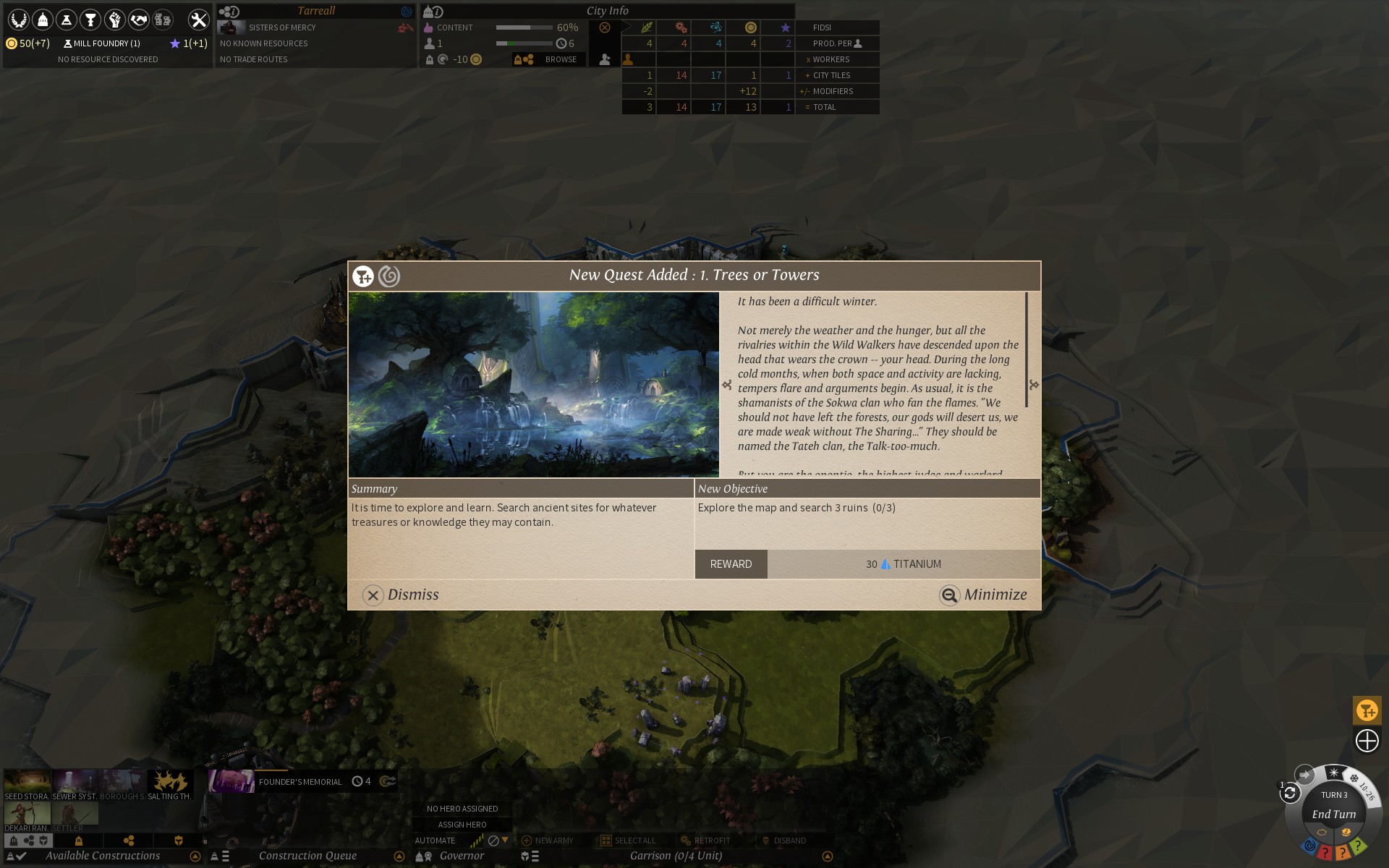Open the empire overview laurel icon
The image size is (1389, 868).
(x=18, y=20)
